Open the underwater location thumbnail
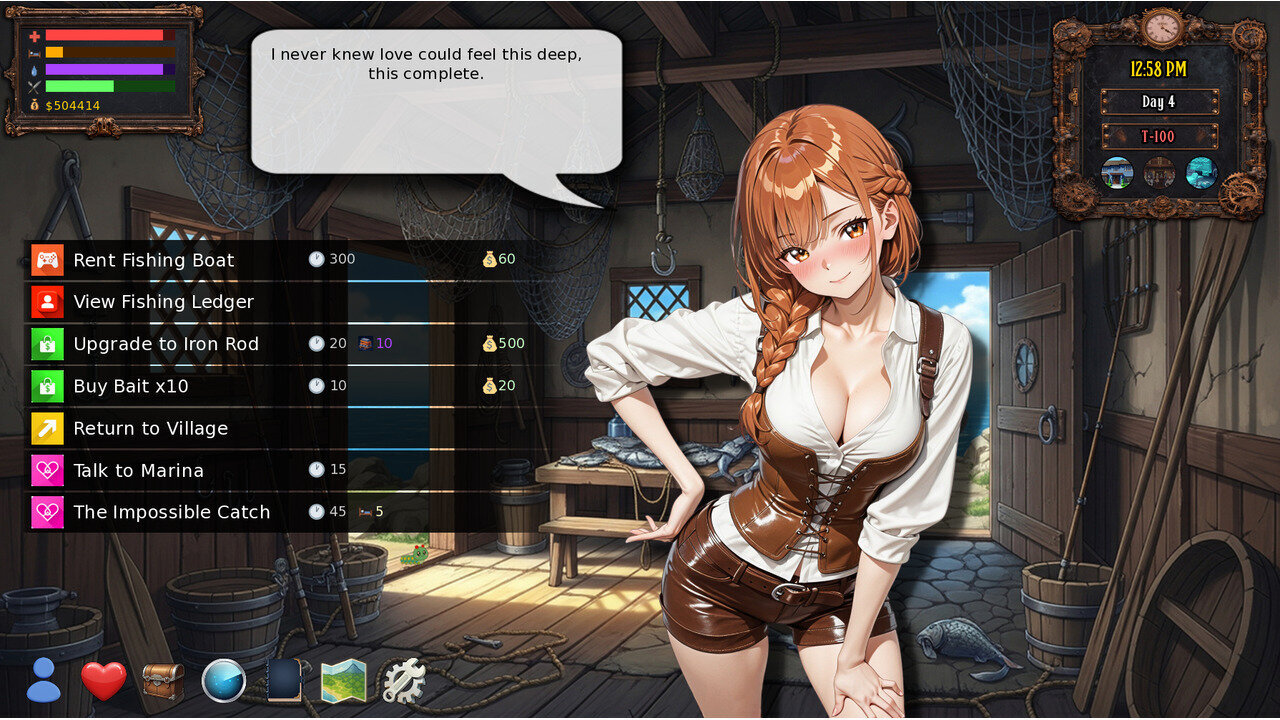Image resolution: width=1280 pixels, height=720 pixels. click(x=1200, y=173)
